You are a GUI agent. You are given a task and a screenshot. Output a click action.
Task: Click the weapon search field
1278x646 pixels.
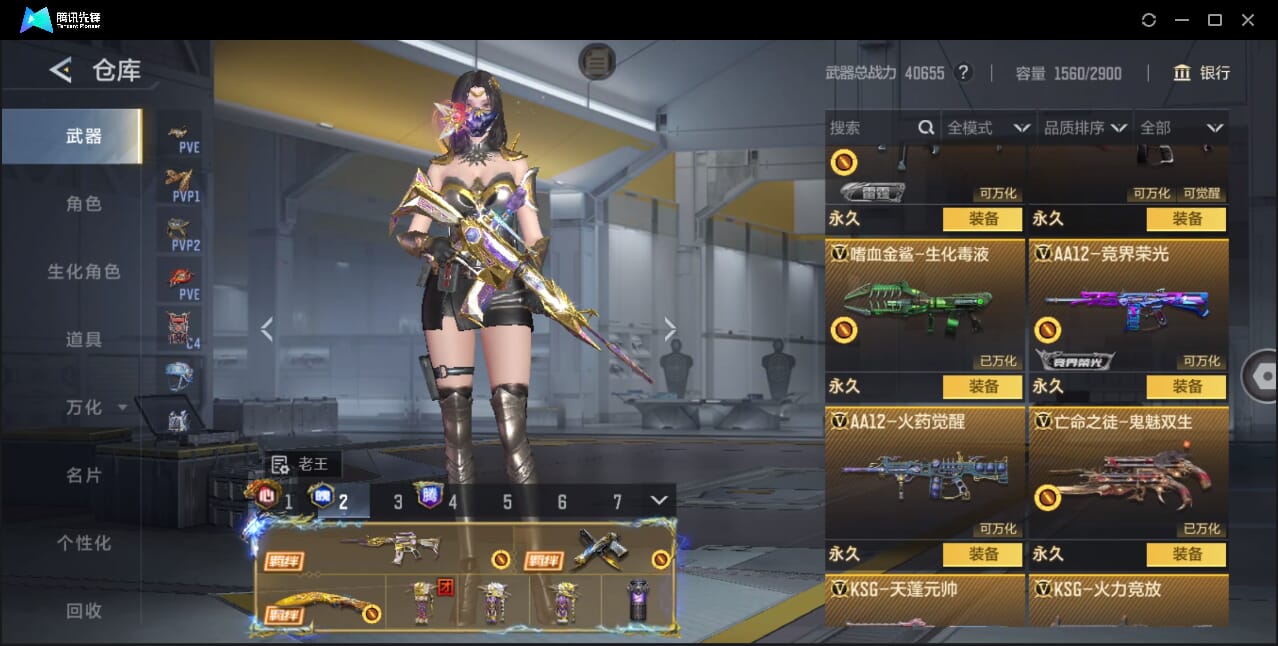click(870, 128)
